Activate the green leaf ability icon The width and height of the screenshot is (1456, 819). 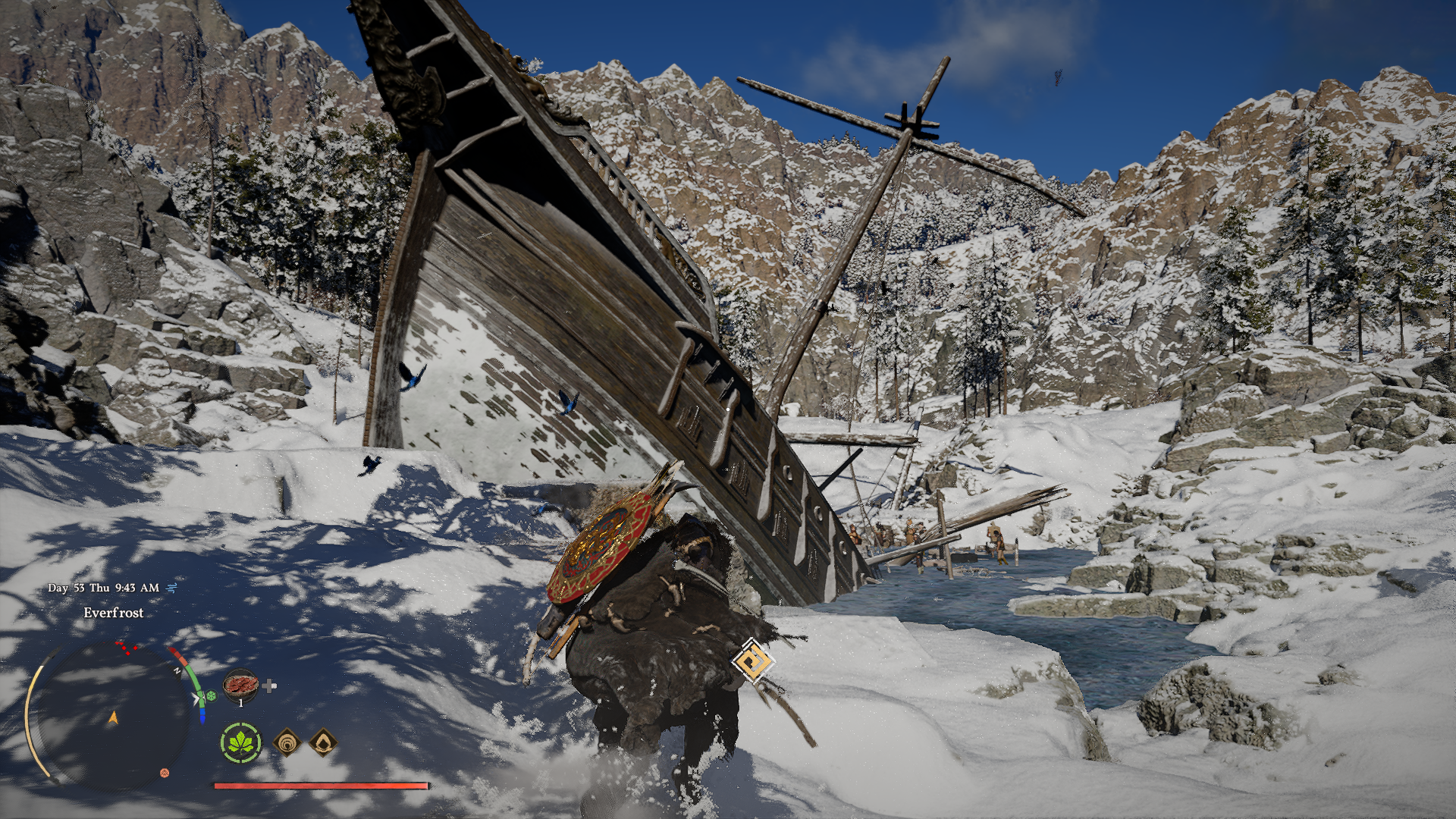pos(241,742)
